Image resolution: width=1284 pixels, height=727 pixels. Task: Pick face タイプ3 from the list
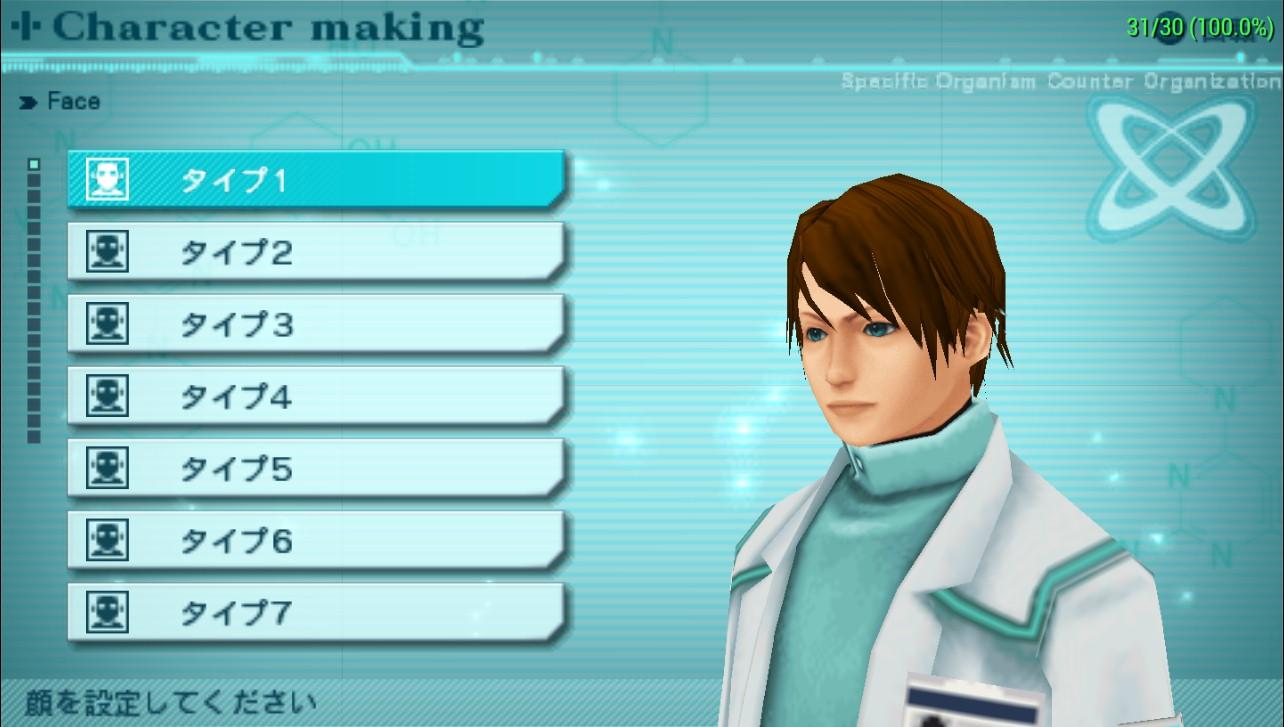click(x=315, y=324)
